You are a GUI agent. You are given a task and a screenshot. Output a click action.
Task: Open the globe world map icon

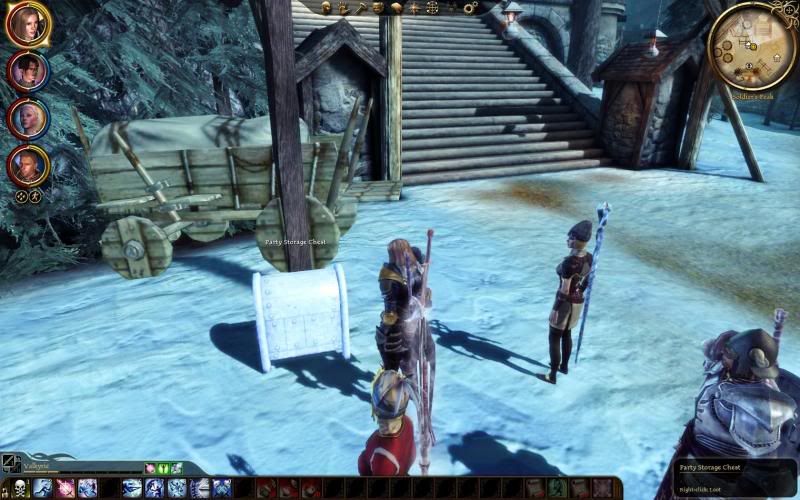coord(432,8)
